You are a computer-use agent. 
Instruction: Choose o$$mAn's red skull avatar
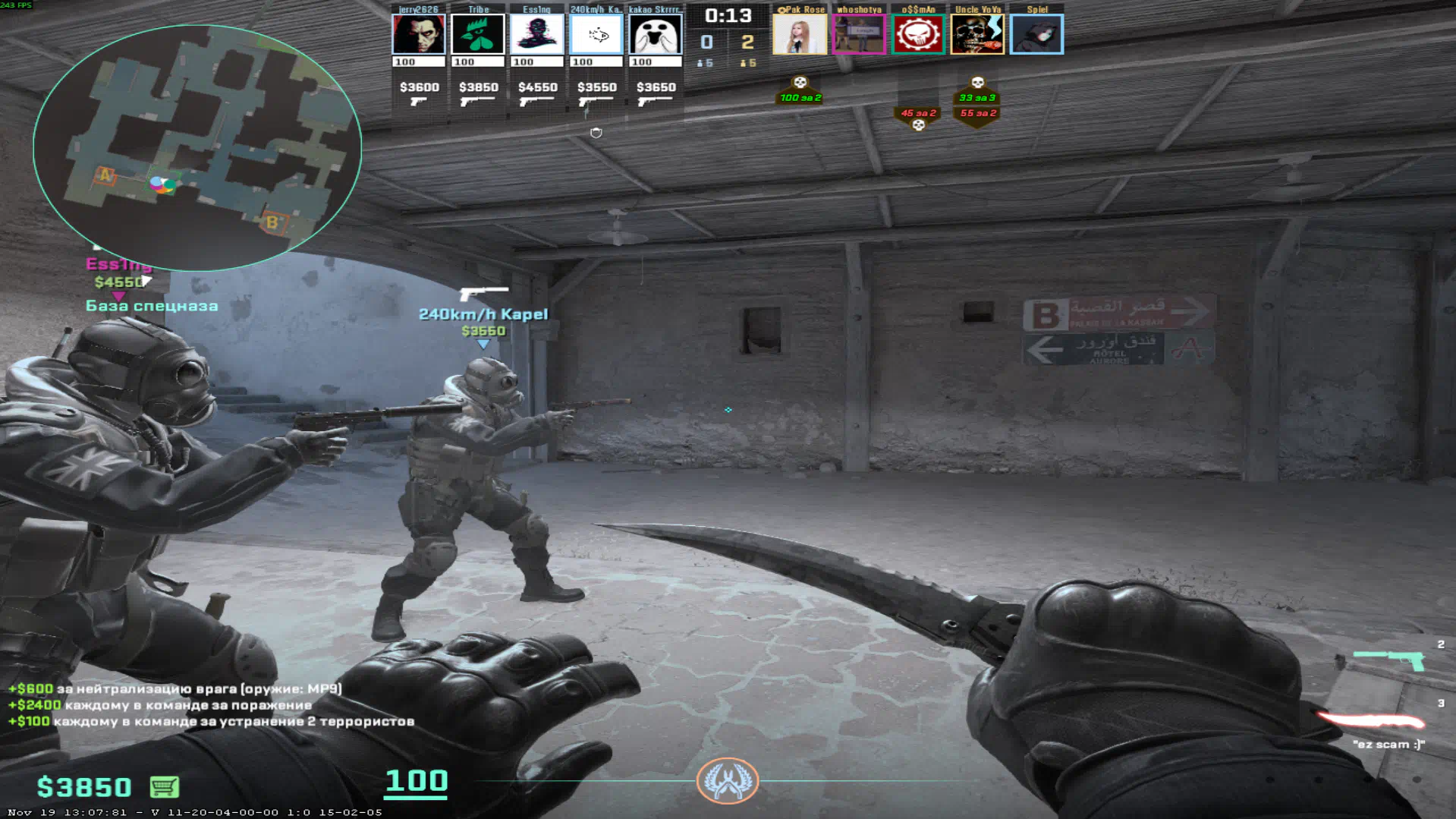[917, 35]
